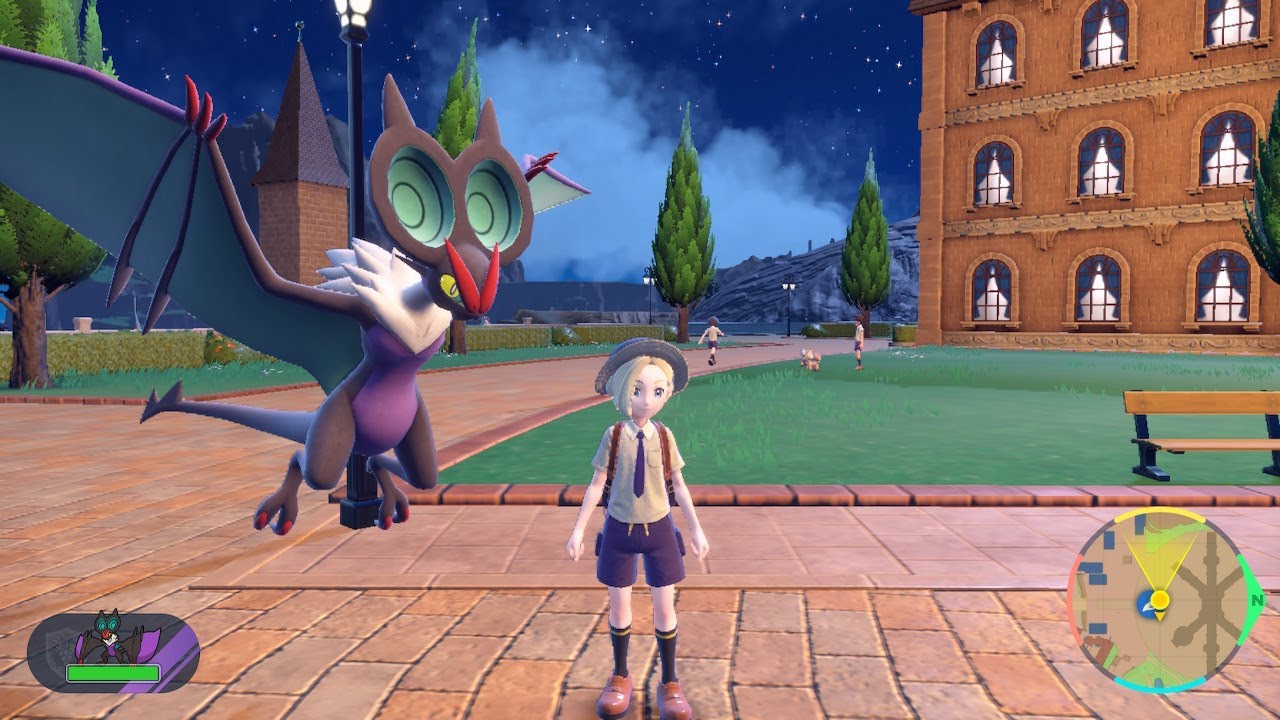Click the green HP bar under Noibat

click(112, 673)
